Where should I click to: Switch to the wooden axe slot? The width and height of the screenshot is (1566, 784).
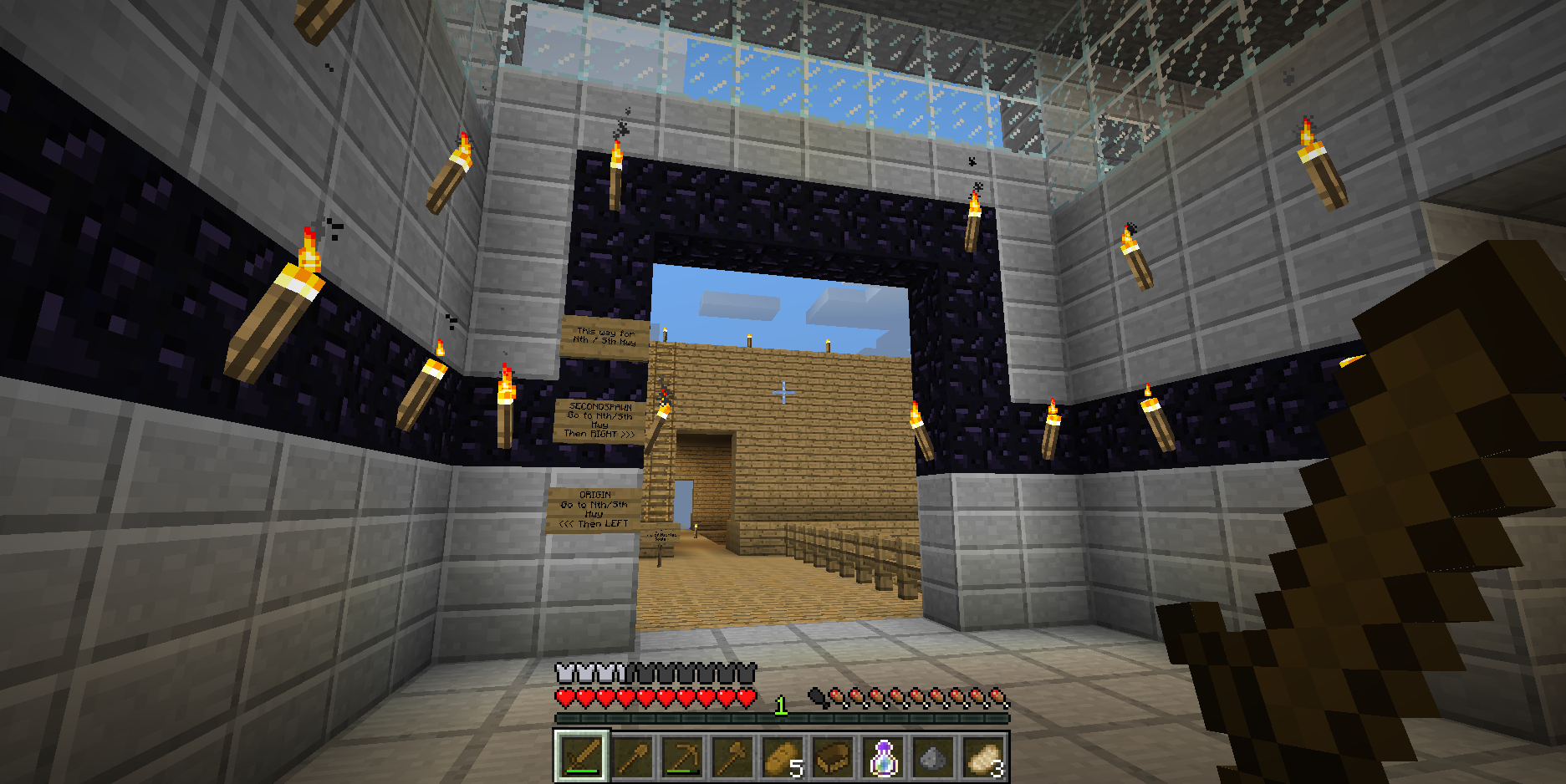[x=732, y=757]
